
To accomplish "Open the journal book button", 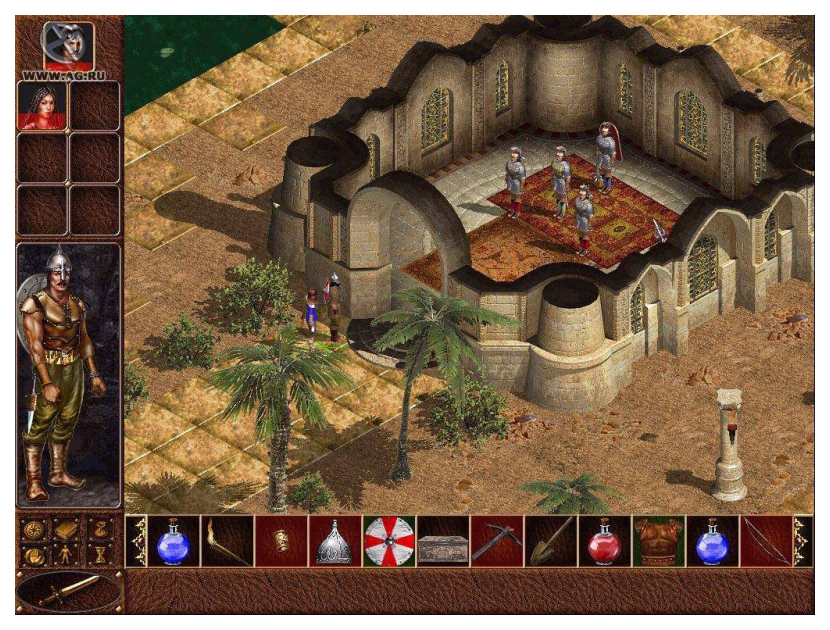I will point(67,528).
